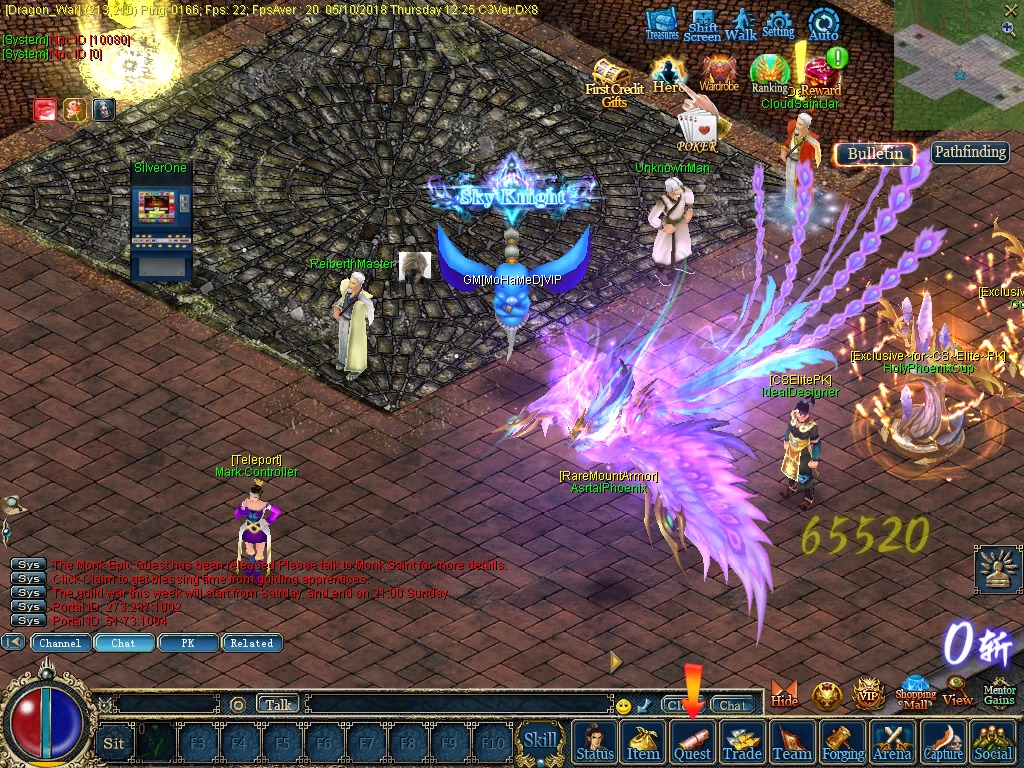Viewport: 1024px width, 768px height.
Task: Select the Channel chat tab
Action: click(x=60, y=643)
